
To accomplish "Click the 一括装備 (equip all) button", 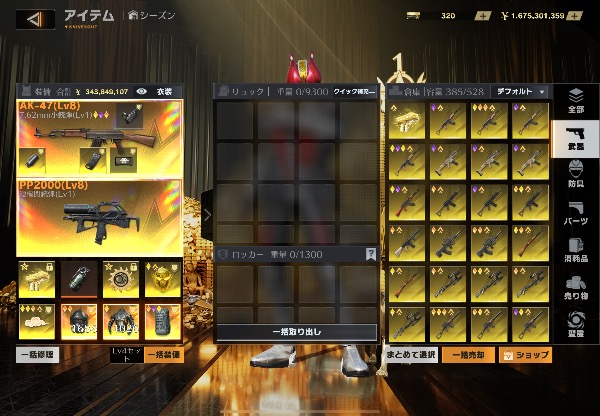I will (x=163, y=354).
